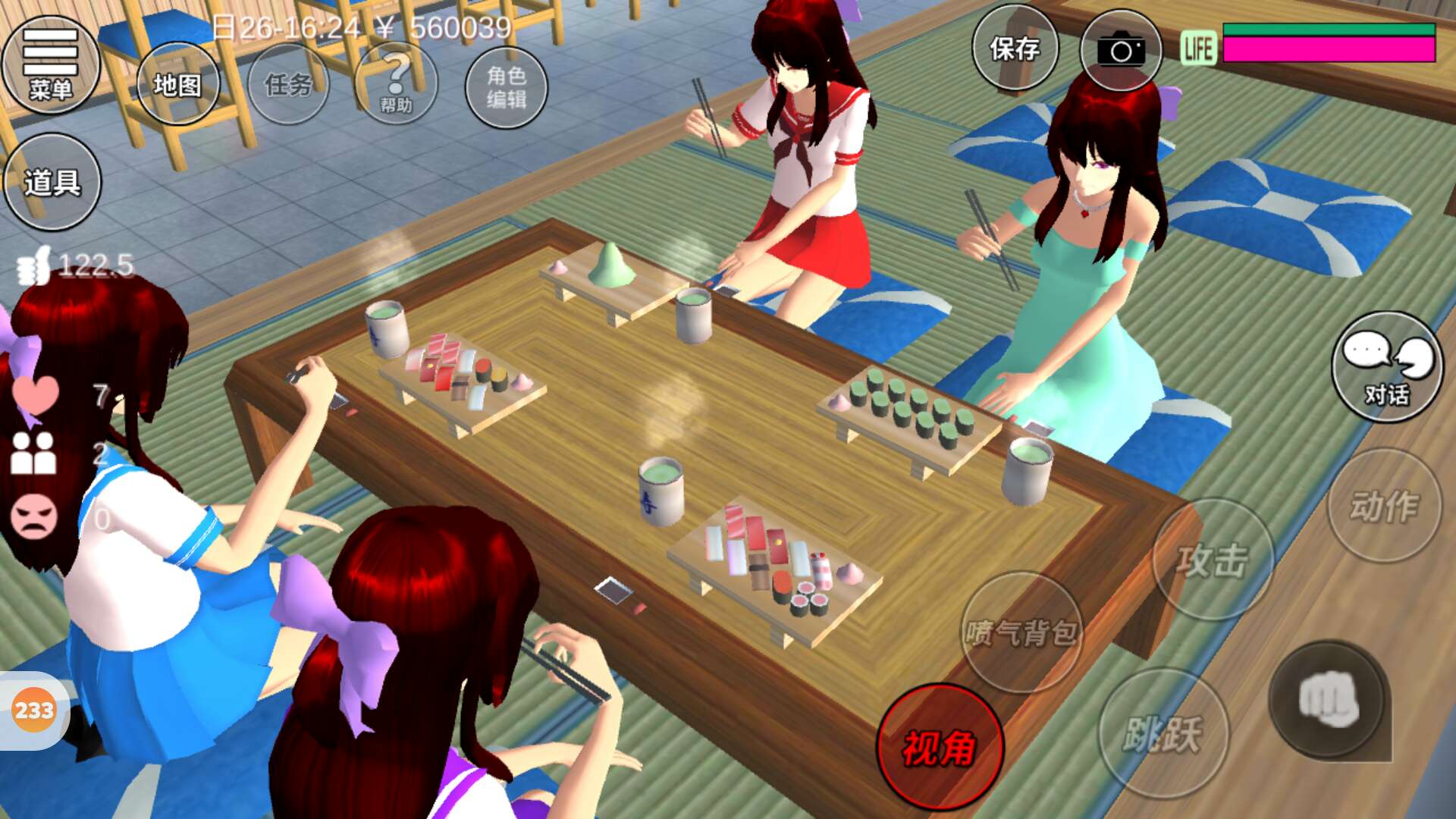Tap the orange 233 floating badge

tap(34, 711)
